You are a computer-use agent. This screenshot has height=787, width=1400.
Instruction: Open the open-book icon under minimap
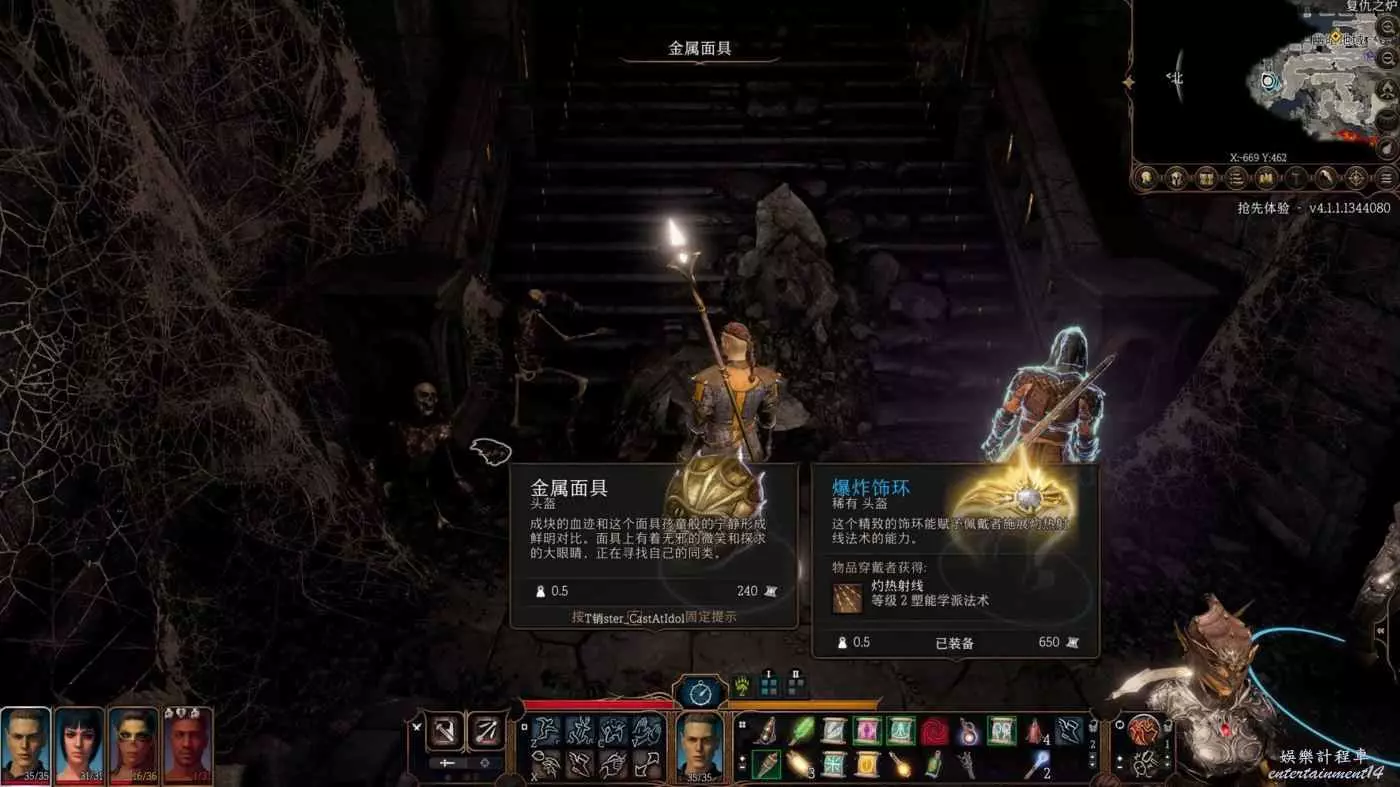point(1267,178)
